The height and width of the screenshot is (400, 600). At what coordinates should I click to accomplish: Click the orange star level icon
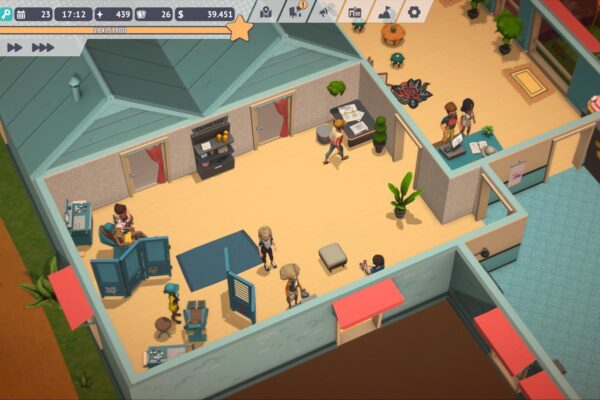coord(239,29)
